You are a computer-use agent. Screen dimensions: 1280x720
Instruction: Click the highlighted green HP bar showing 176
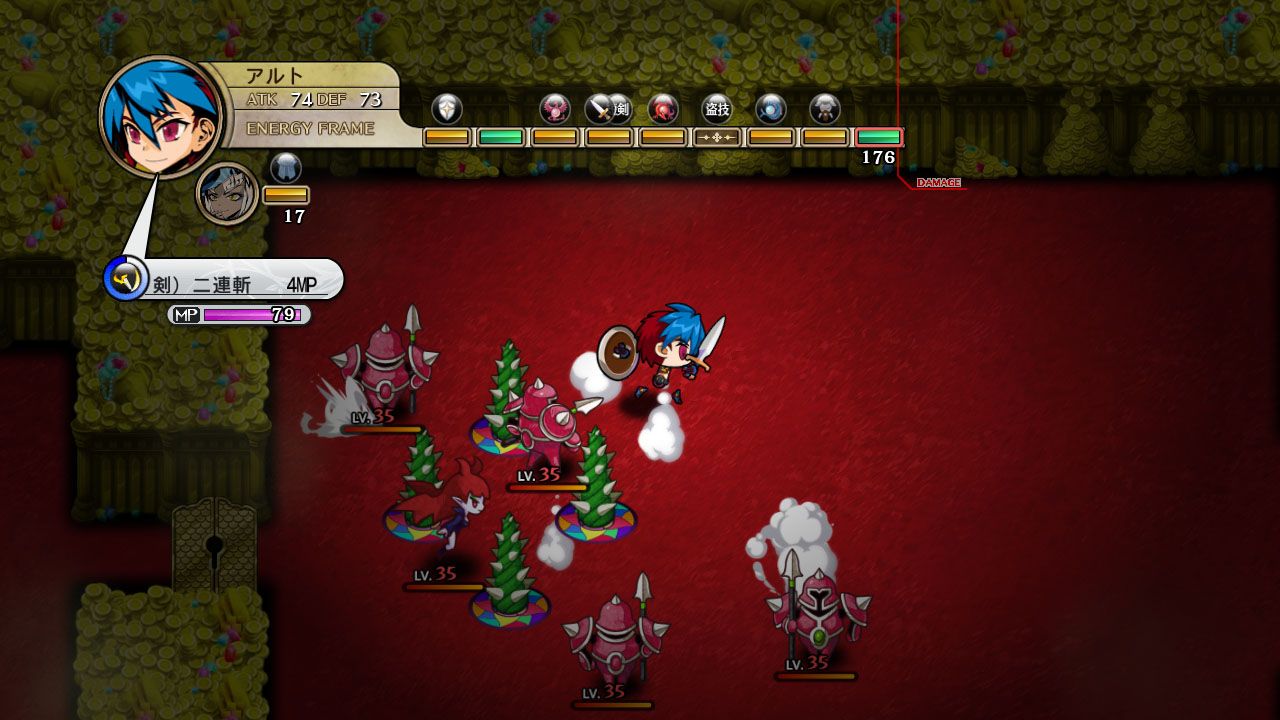click(880, 135)
